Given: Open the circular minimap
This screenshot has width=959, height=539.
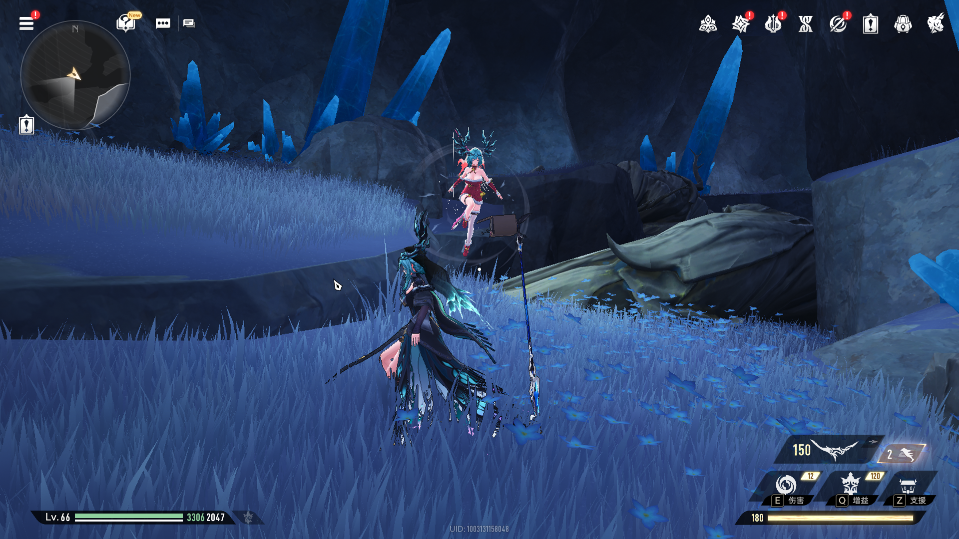Looking at the screenshot, I should 75,75.
